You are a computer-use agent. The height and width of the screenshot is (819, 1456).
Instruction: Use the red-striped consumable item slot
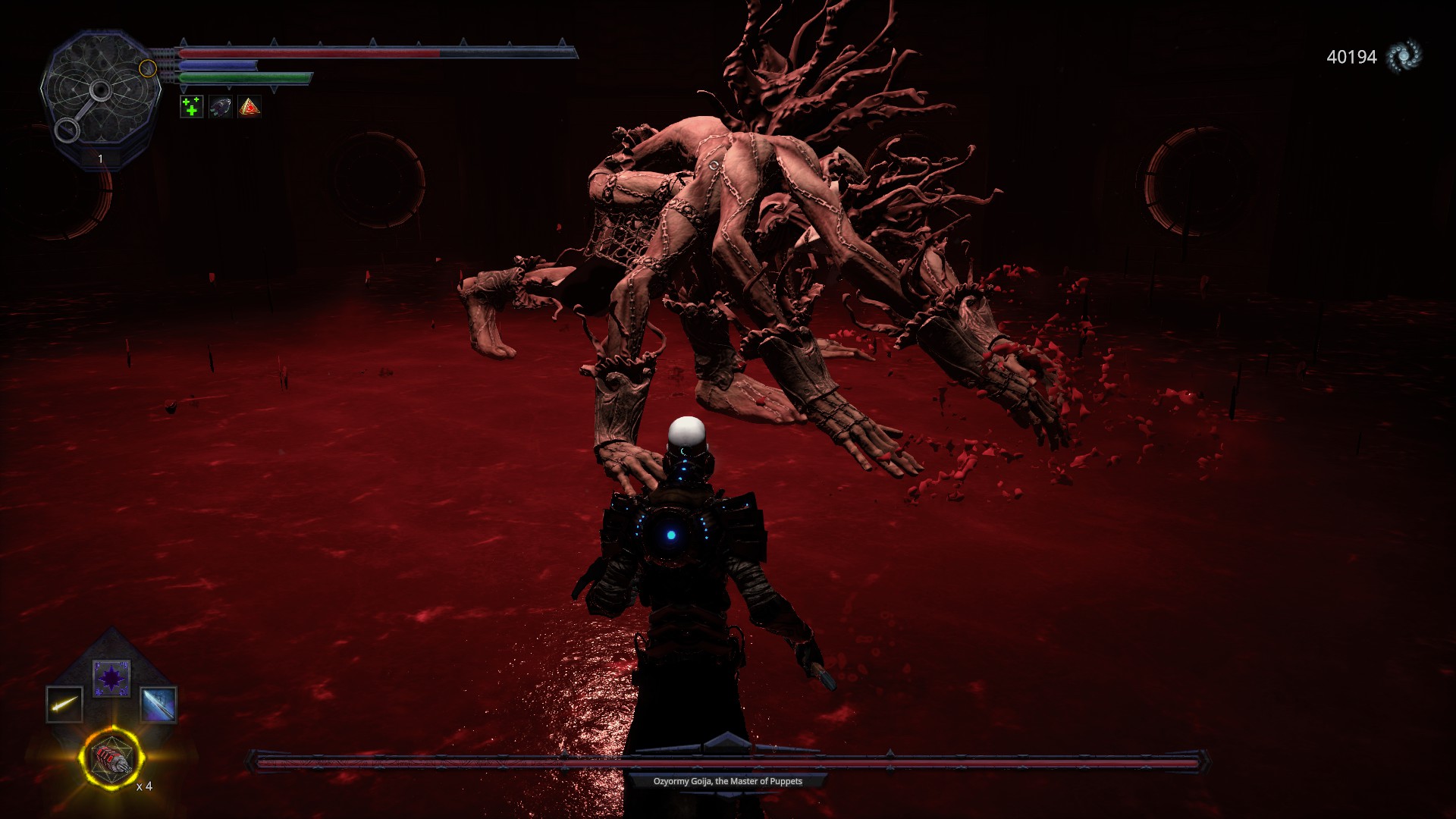click(111, 757)
